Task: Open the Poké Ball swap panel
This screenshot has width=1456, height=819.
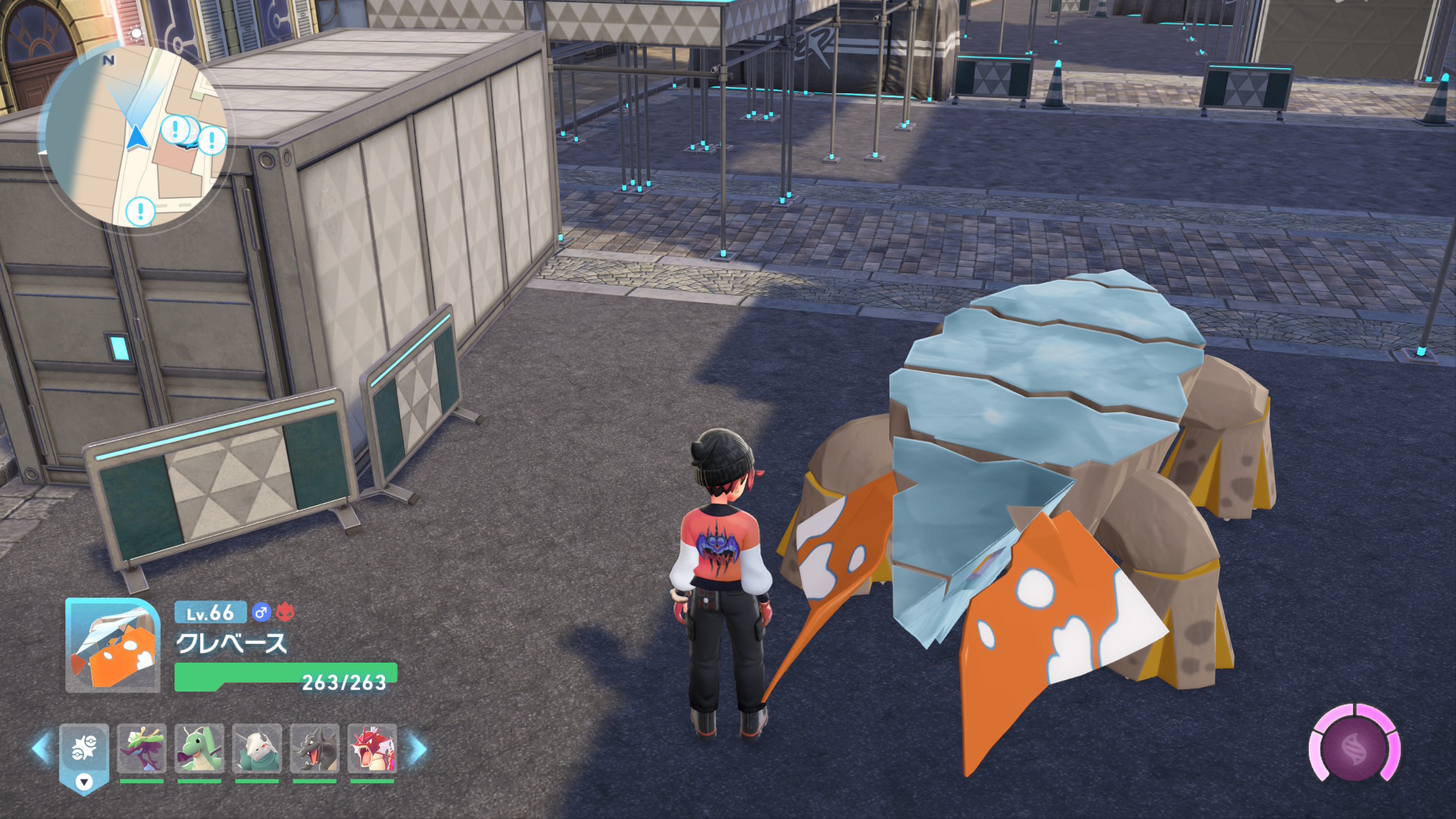Action: click(x=84, y=755)
